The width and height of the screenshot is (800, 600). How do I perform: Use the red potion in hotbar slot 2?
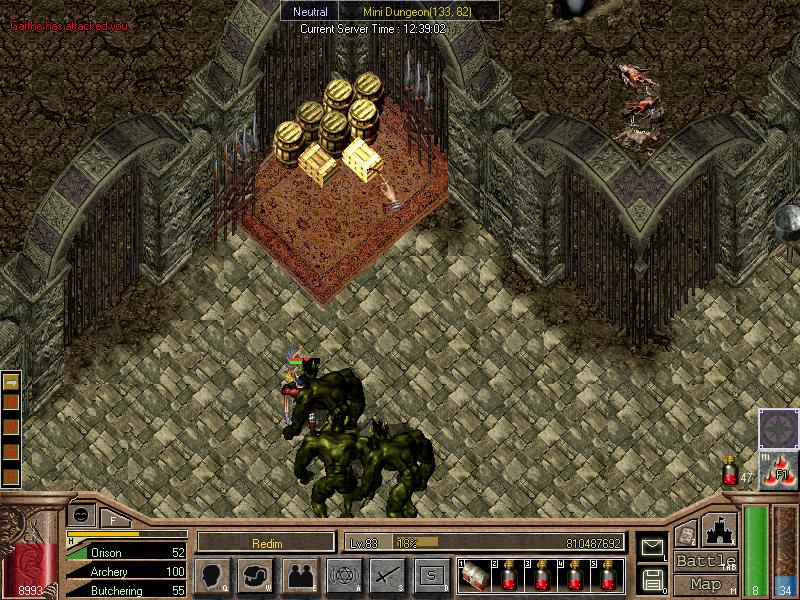pyautogui.click(x=508, y=575)
